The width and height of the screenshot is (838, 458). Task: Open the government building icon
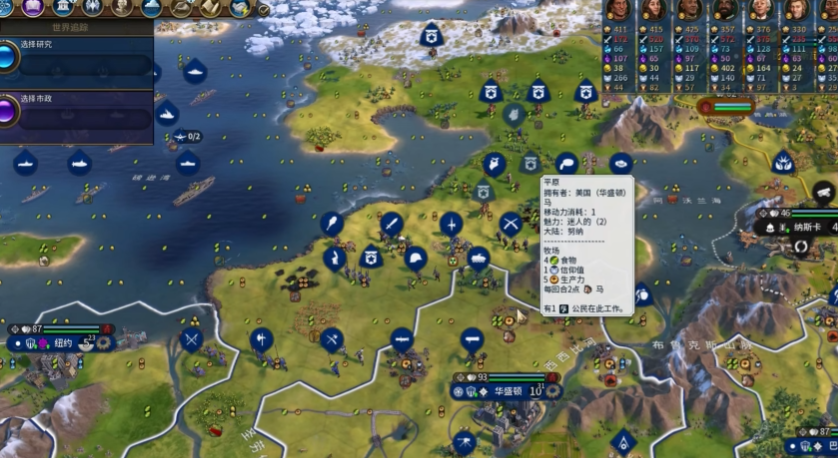[x=62, y=8]
